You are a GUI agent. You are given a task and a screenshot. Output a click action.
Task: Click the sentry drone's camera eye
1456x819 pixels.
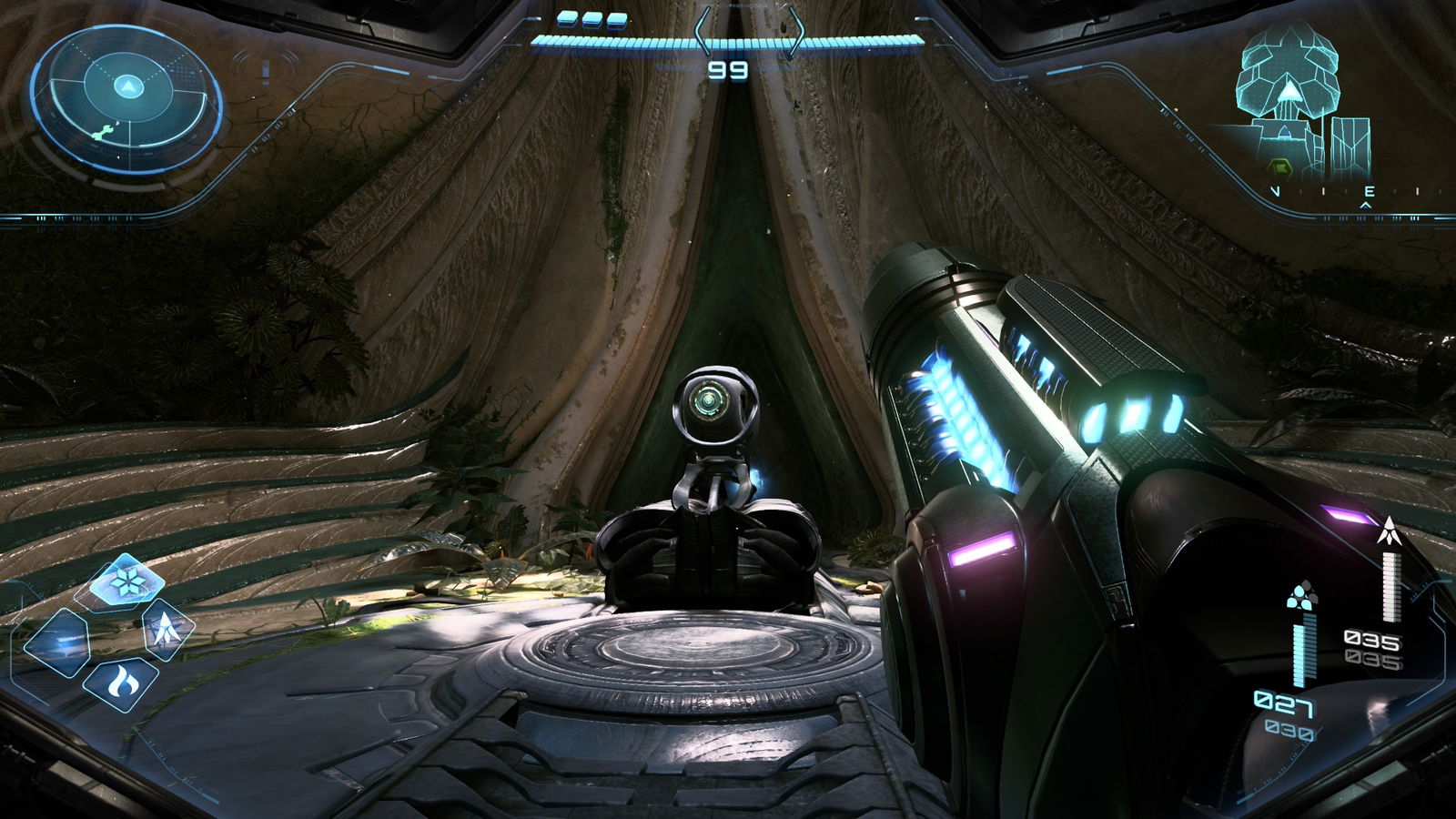[710, 399]
